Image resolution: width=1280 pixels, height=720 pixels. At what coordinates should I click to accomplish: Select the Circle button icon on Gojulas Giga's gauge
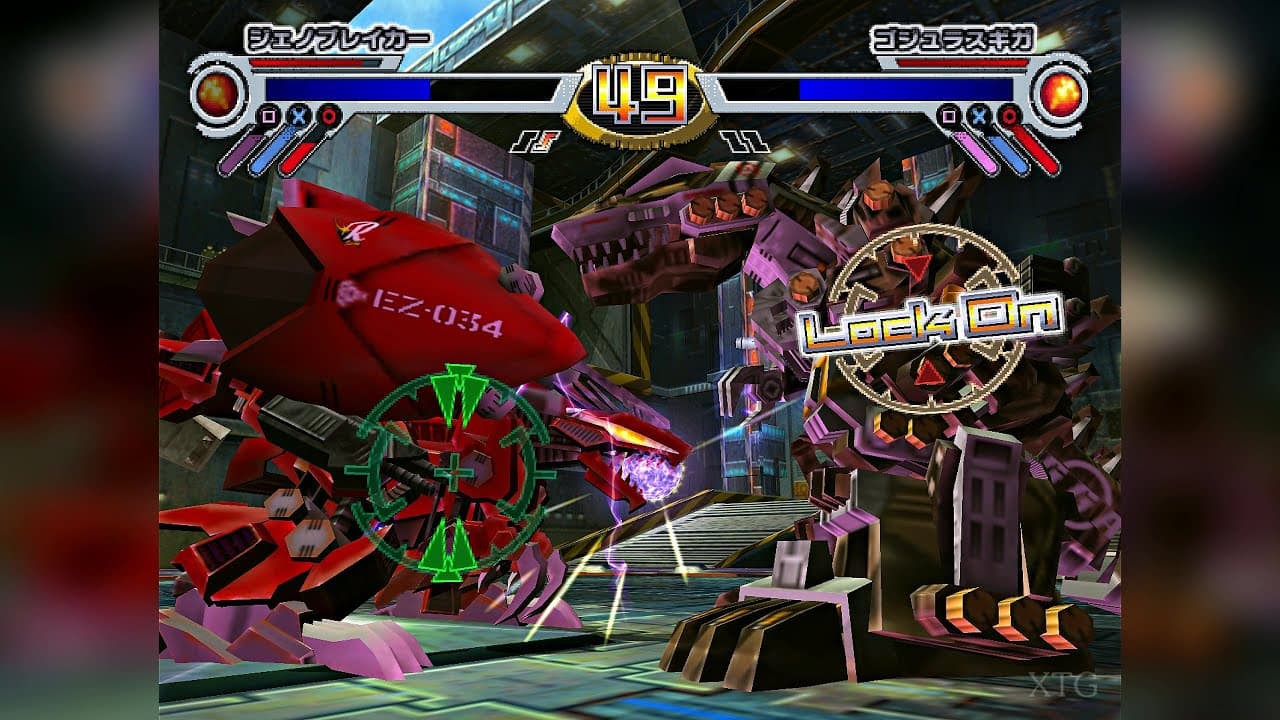coord(1008,115)
